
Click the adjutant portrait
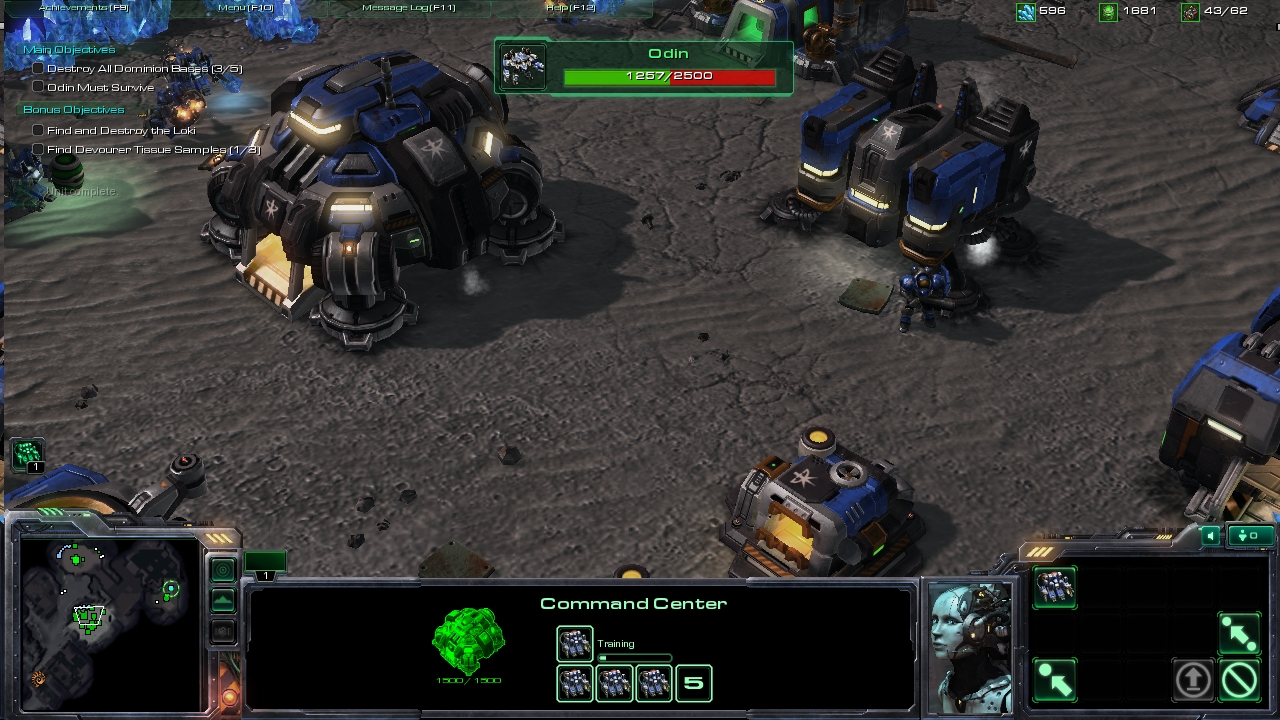pos(969,645)
